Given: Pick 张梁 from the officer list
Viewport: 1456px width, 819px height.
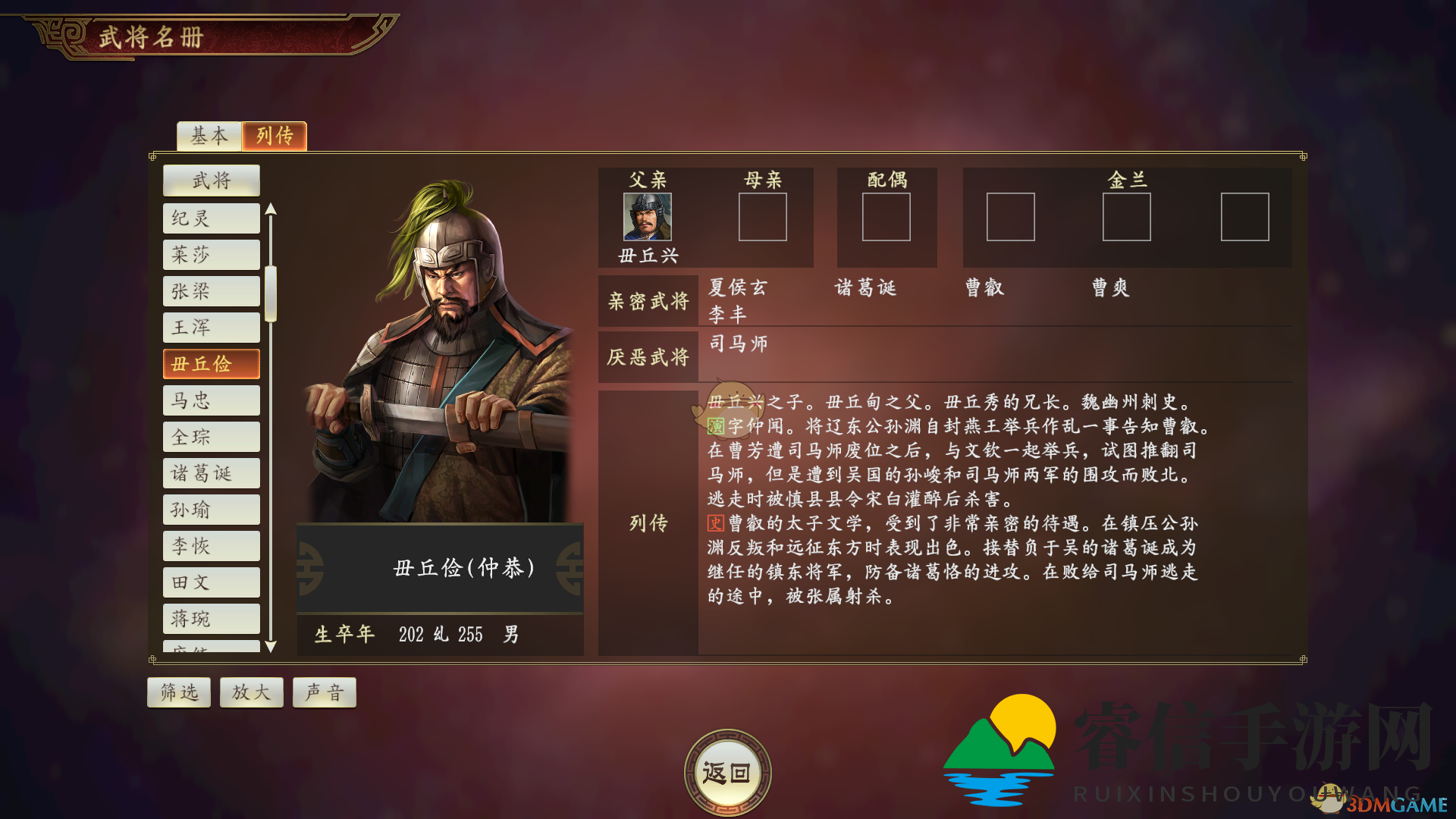Looking at the screenshot, I should click(212, 291).
